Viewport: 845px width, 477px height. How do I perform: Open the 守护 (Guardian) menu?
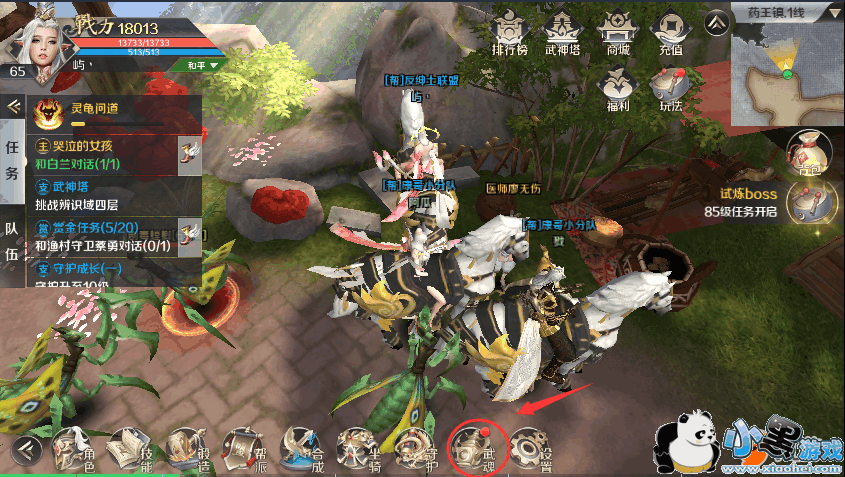[x=415, y=449]
